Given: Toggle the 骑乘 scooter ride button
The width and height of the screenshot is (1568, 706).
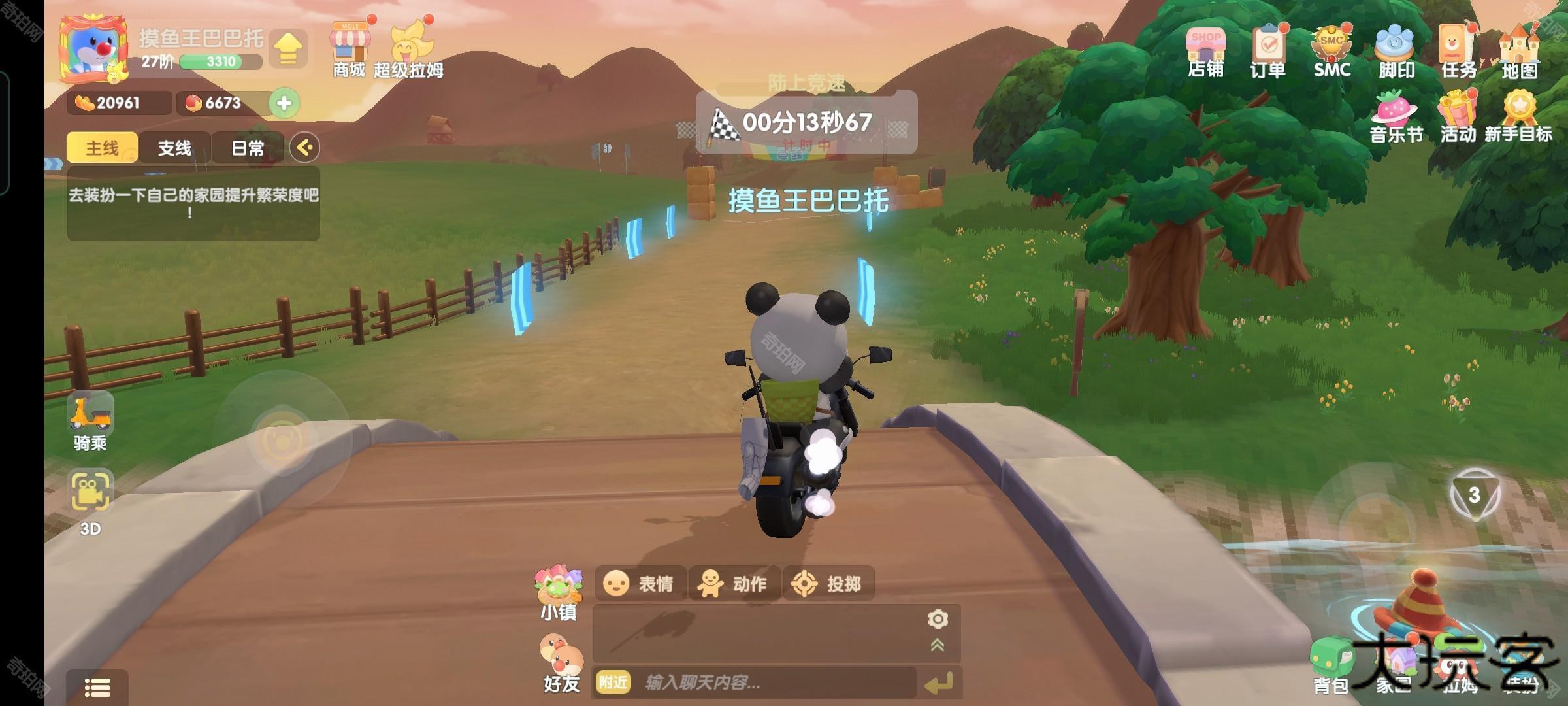Looking at the screenshot, I should click(x=90, y=422).
